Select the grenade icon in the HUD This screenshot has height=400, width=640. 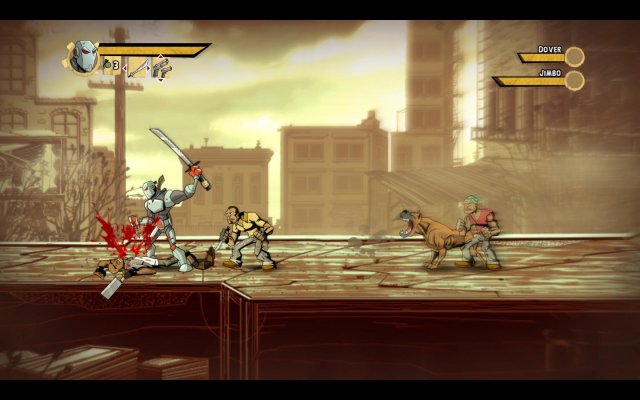coord(108,66)
